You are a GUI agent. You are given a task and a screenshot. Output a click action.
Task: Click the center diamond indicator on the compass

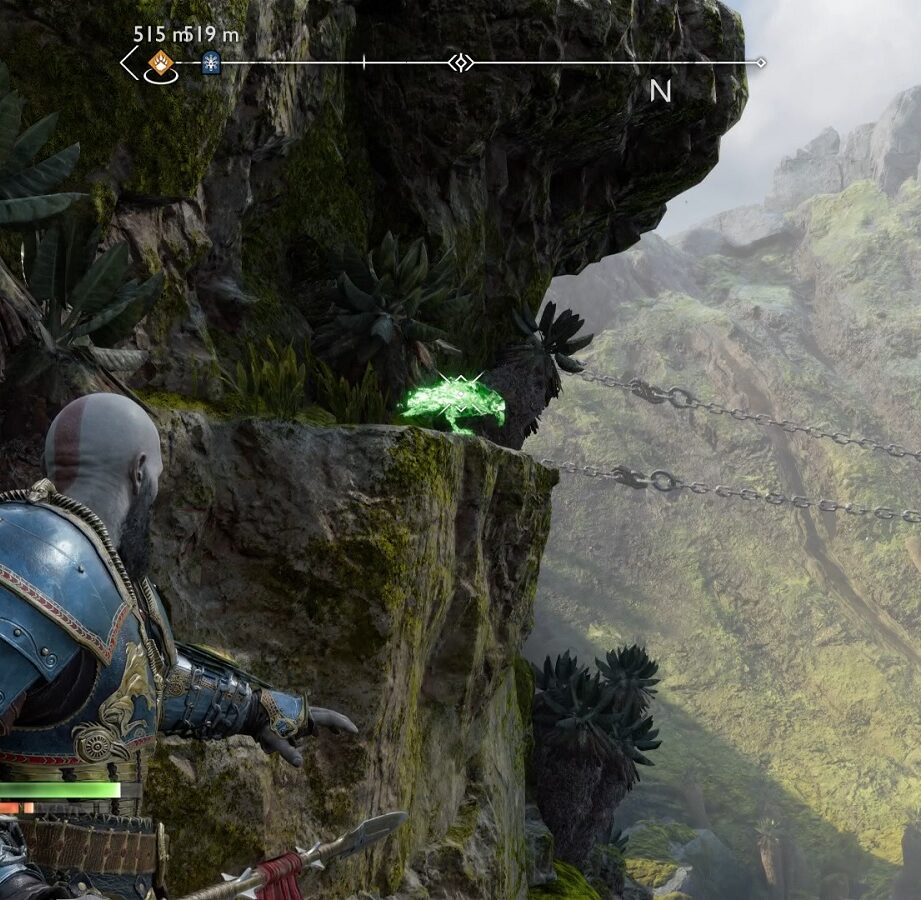[x=460, y=63]
